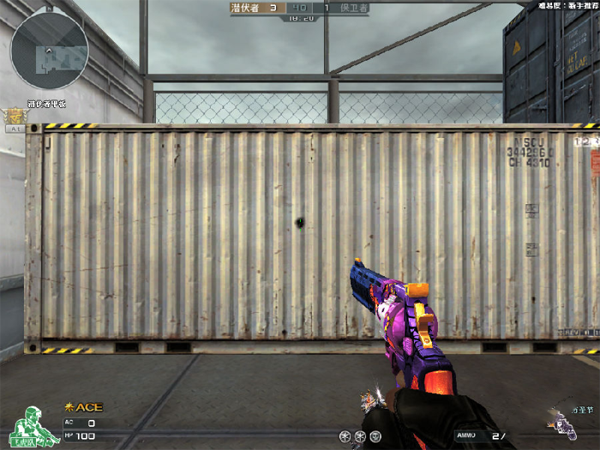
Task: Click the ACE rank badge
Action: tap(83, 407)
